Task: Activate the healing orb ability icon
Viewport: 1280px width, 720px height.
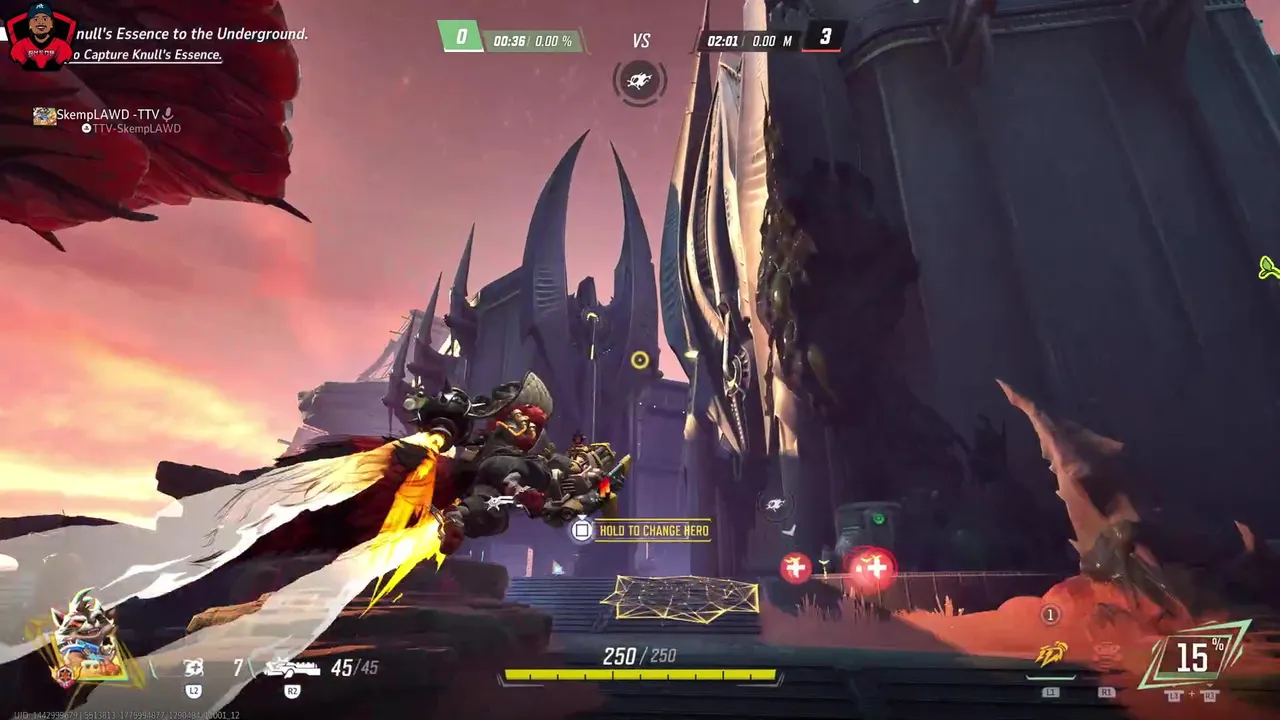Action: [x=194, y=667]
